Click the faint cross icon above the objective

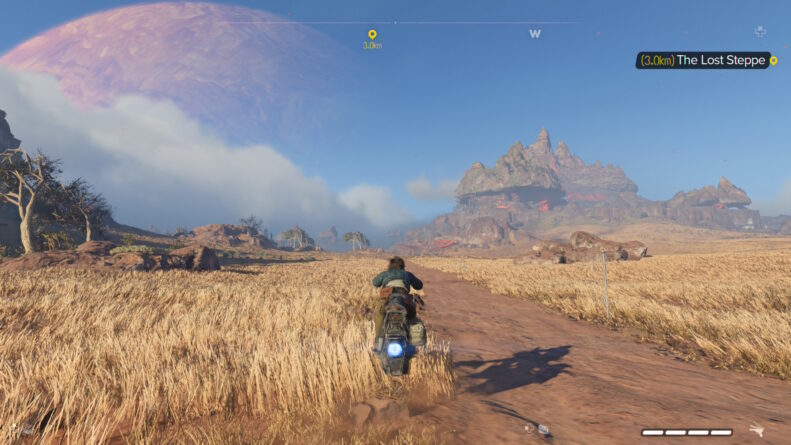[x=760, y=32]
